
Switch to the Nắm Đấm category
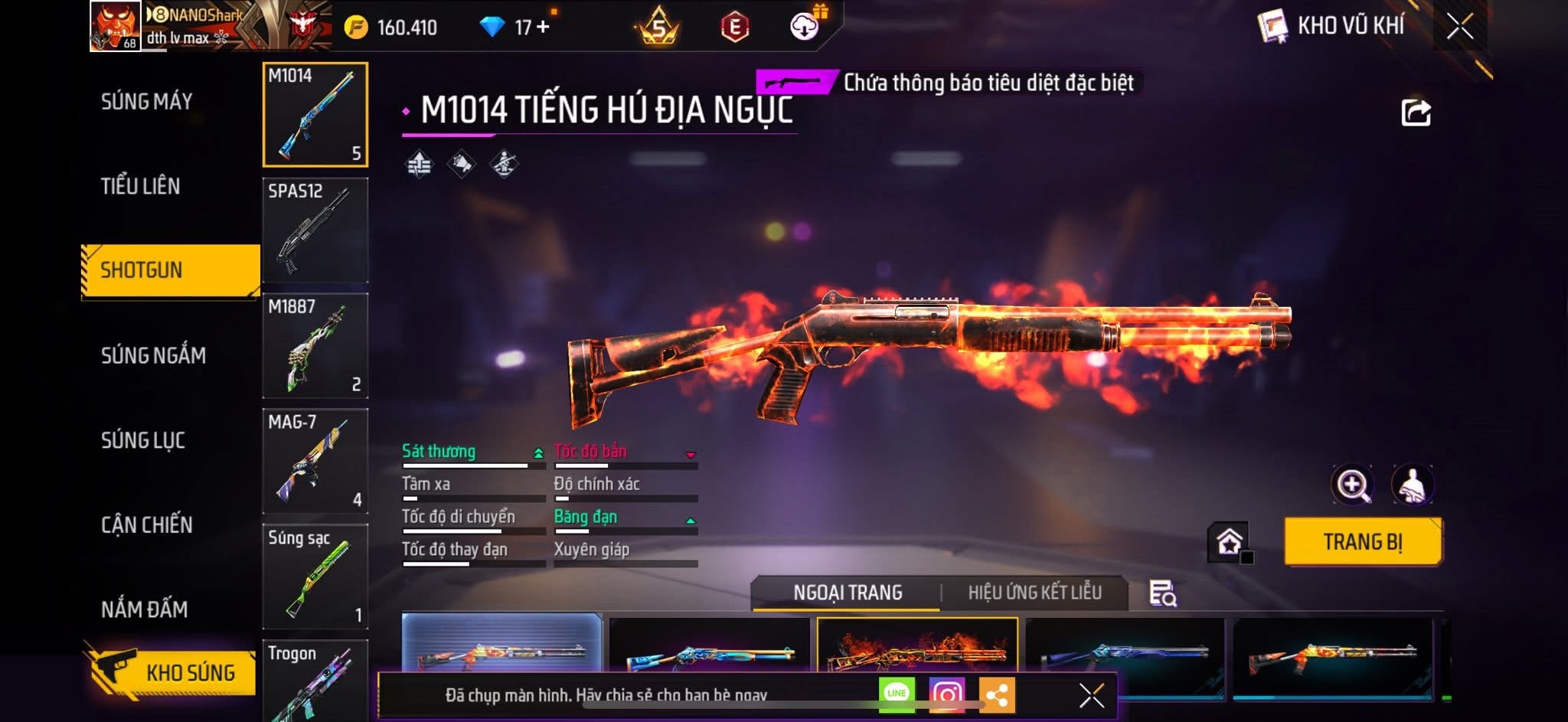click(x=145, y=609)
